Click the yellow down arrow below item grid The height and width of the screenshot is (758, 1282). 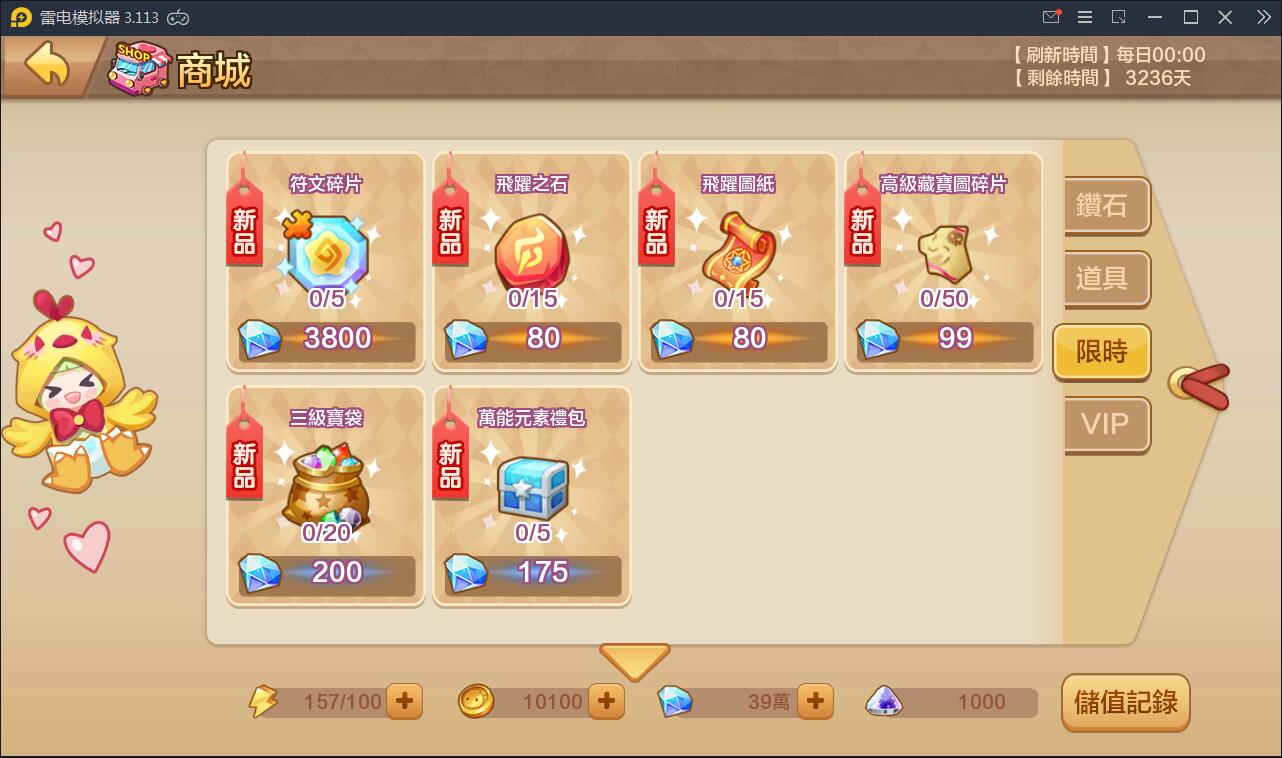click(634, 660)
